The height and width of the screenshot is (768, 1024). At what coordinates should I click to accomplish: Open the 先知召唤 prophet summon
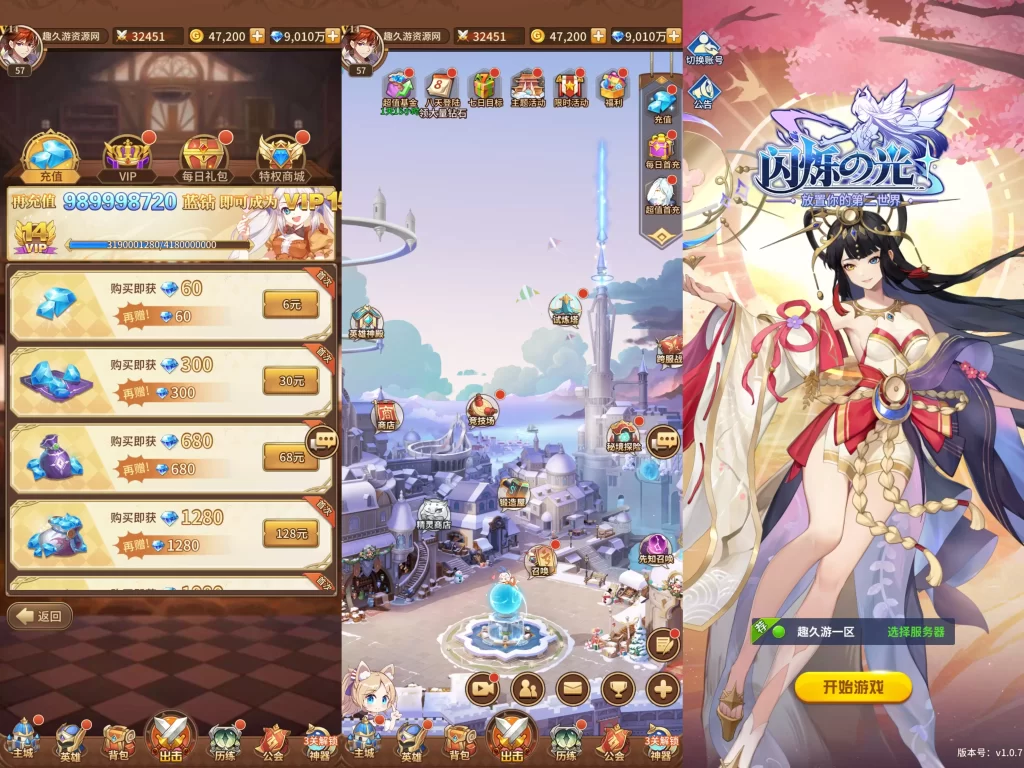click(656, 548)
